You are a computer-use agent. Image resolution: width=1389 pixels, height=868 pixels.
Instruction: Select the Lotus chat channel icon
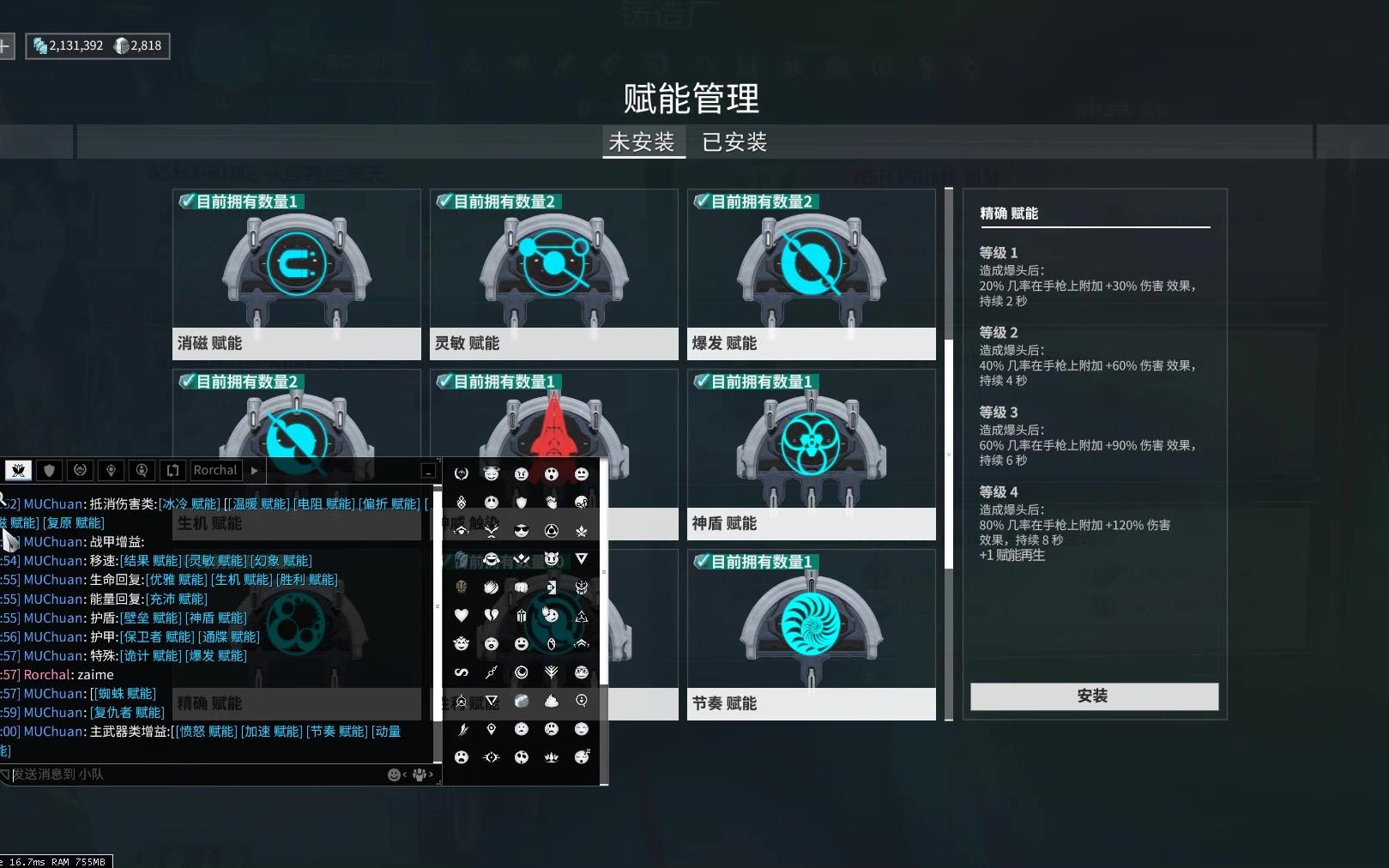[x=18, y=470]
